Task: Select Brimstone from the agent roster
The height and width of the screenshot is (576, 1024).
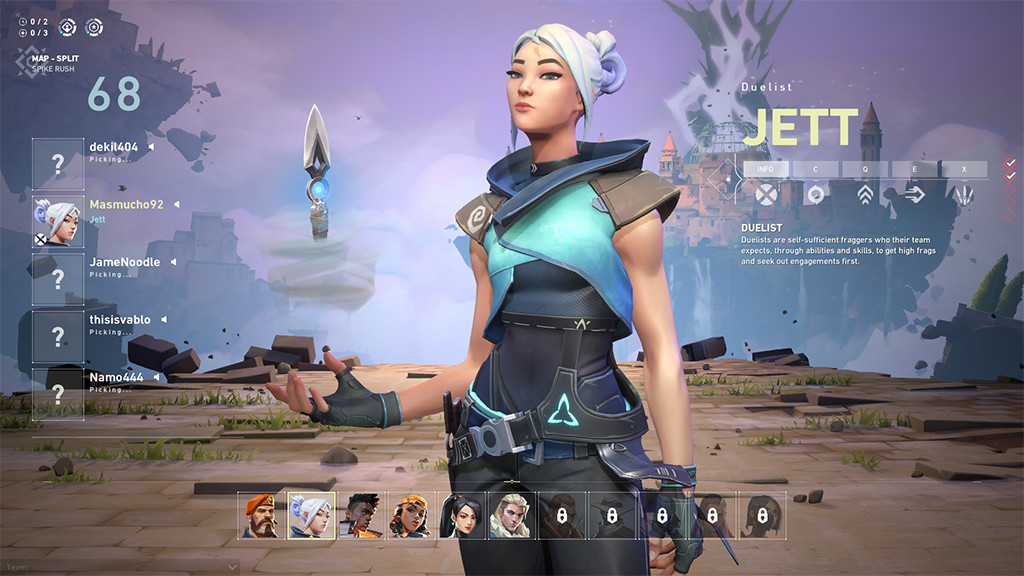Action: (x=262, y=516)
